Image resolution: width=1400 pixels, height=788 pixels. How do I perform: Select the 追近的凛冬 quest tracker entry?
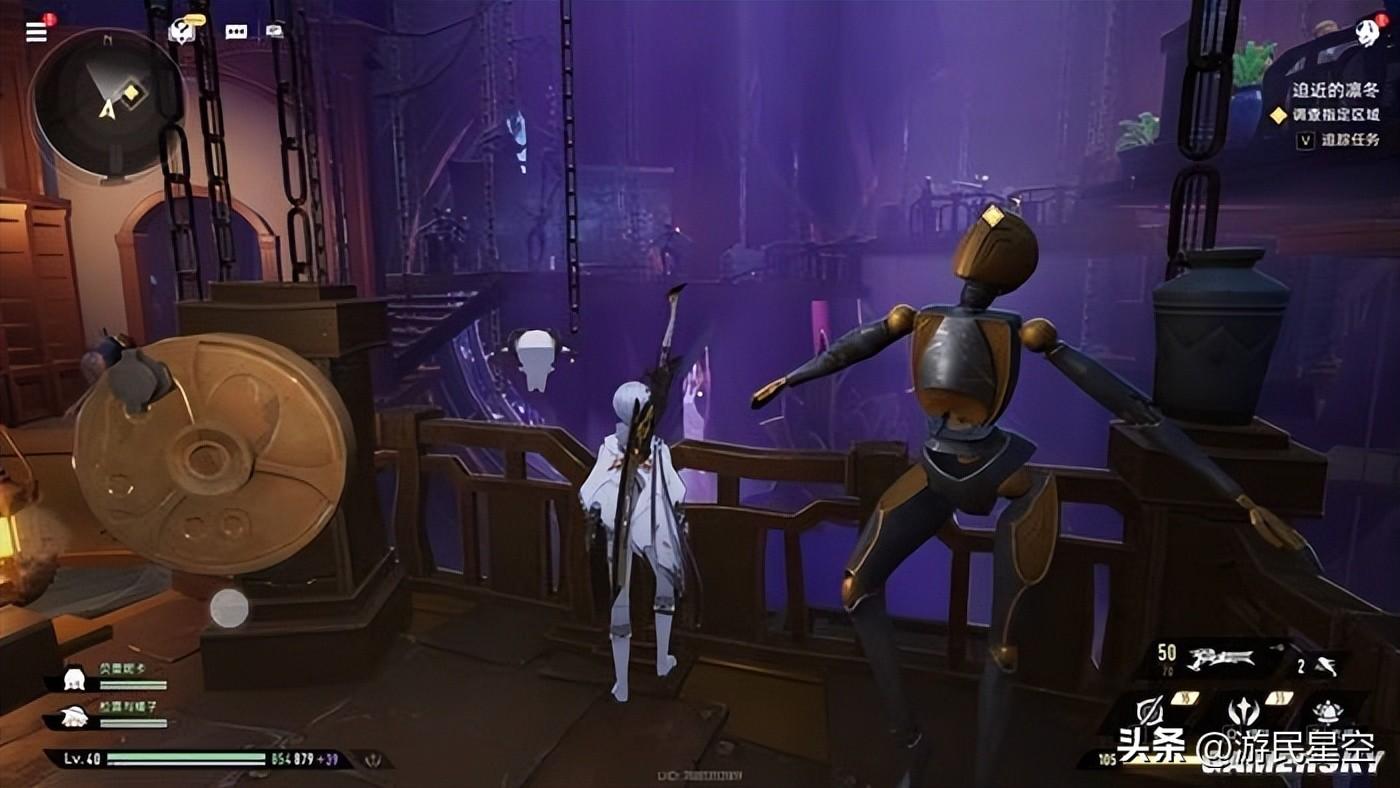pos(1336,90)
